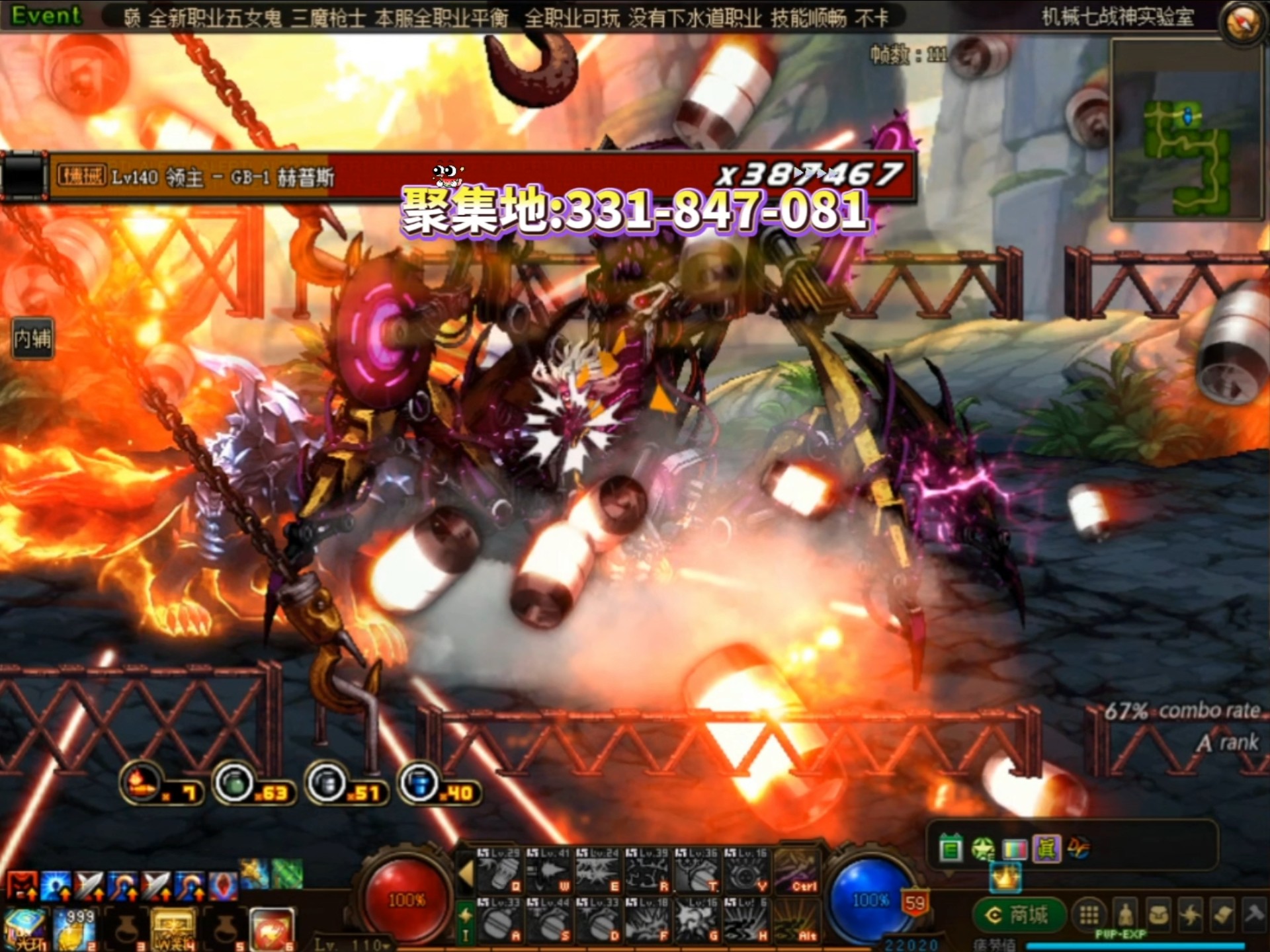This screenshot has height=952, width=1270.
Task: Open the shuriken skill menu icon
Action: (x=1191, y=916)
